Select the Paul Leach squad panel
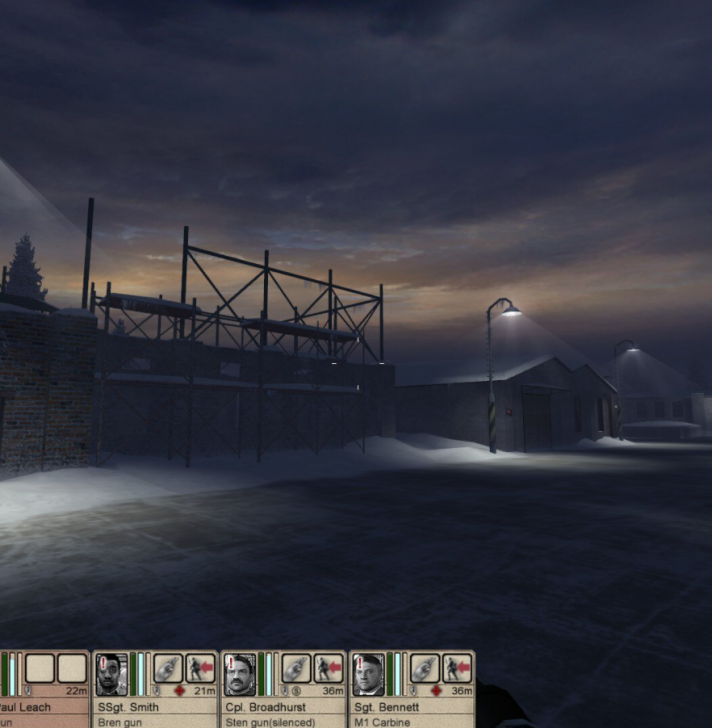The height and width of the screenshot is (728, 712). coord(45,690)
